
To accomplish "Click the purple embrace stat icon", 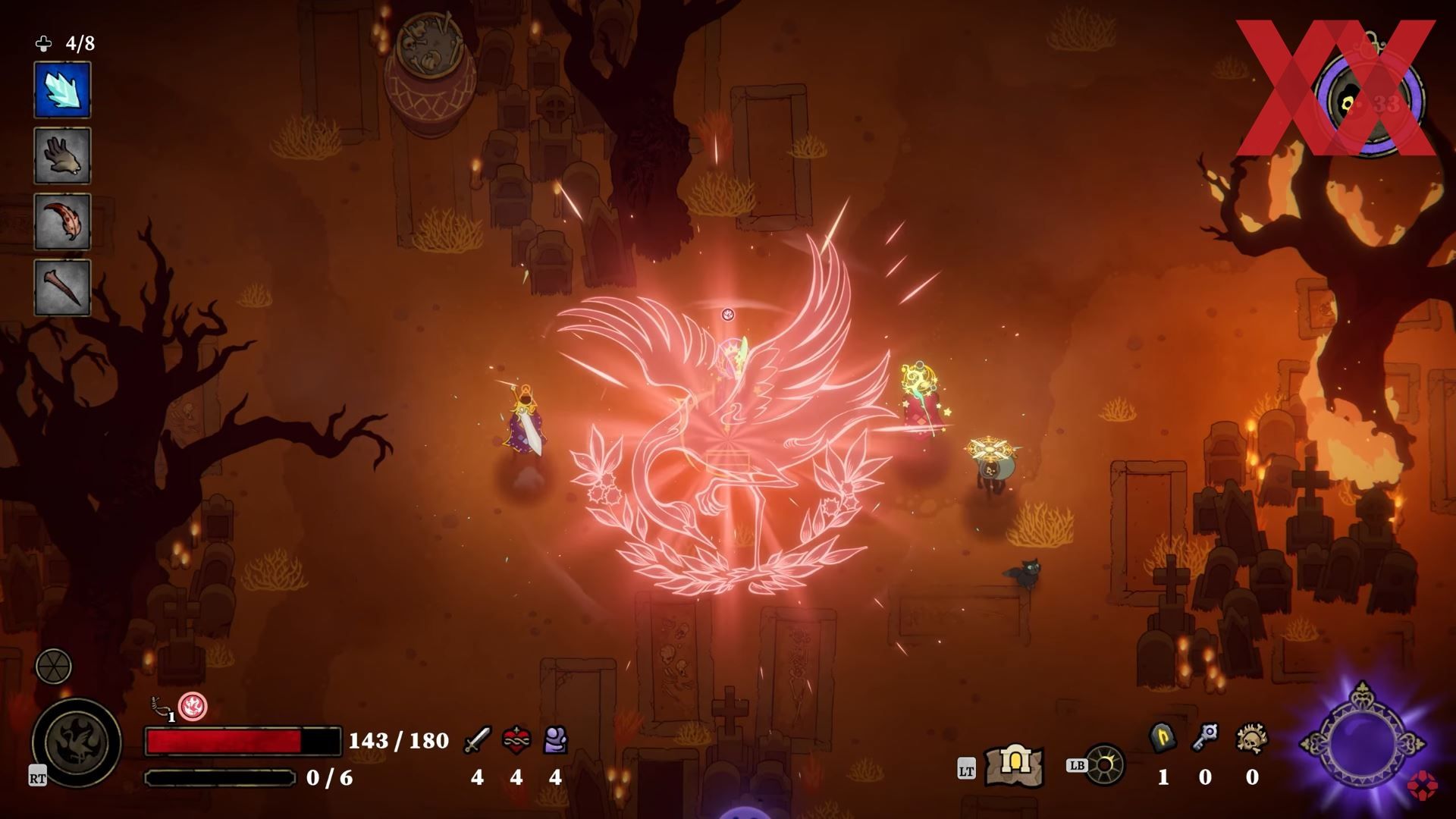I will pos(556,739).
